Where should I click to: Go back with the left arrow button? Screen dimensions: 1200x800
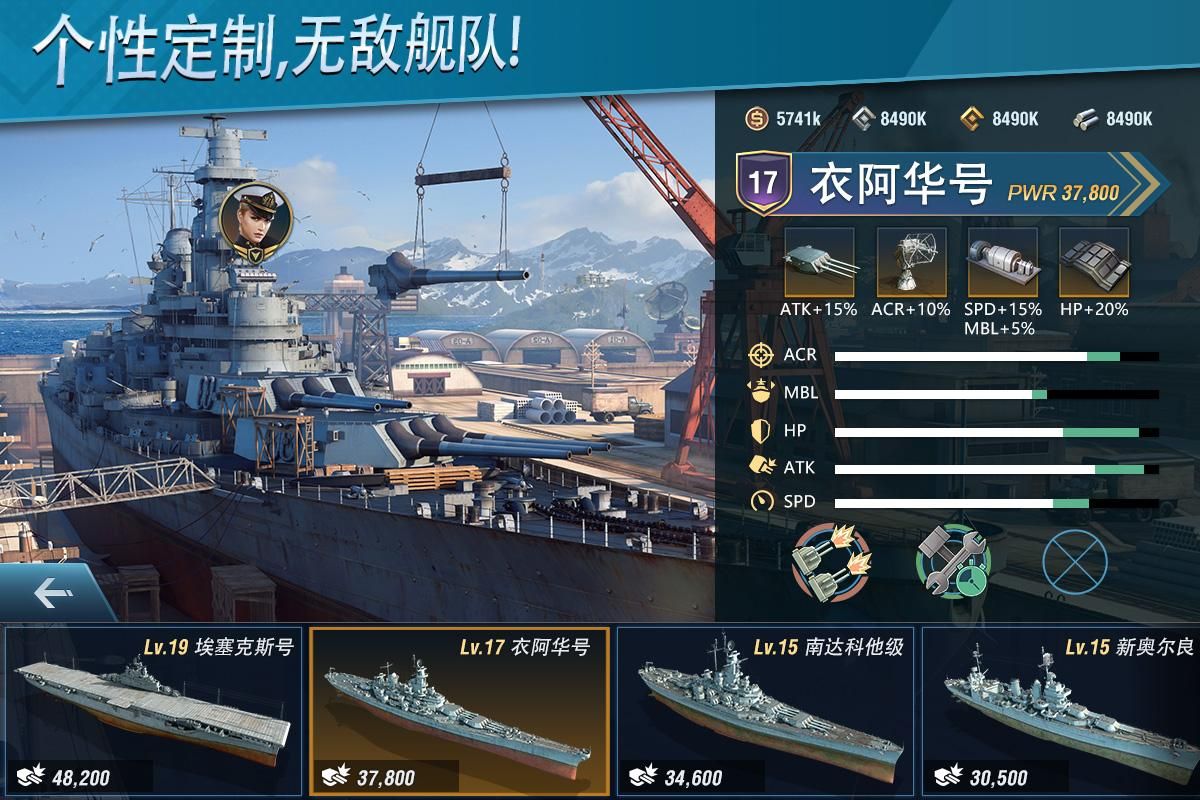point(52,593)
